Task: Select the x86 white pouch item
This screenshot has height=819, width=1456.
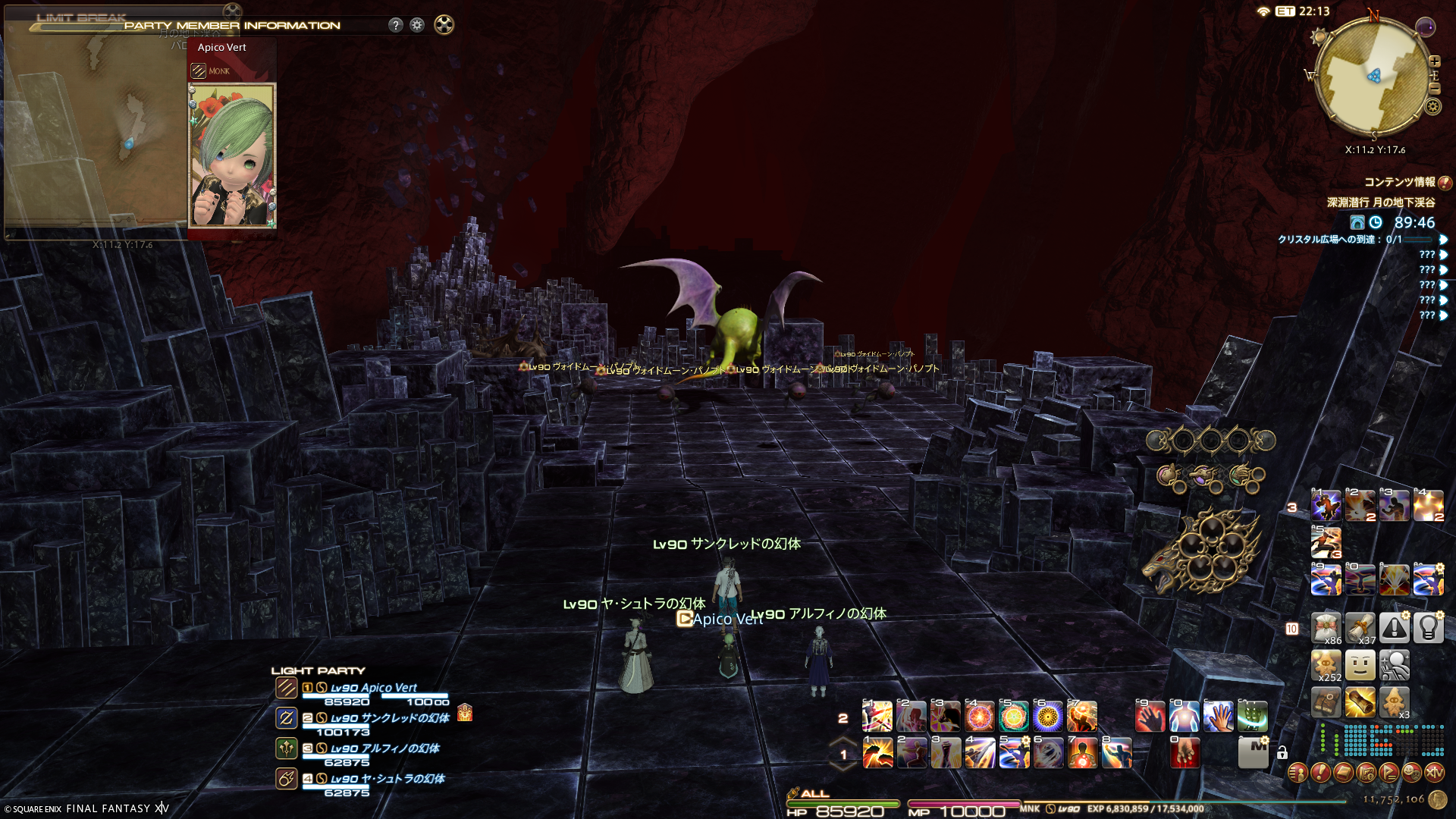Action: click(1326, 629)
